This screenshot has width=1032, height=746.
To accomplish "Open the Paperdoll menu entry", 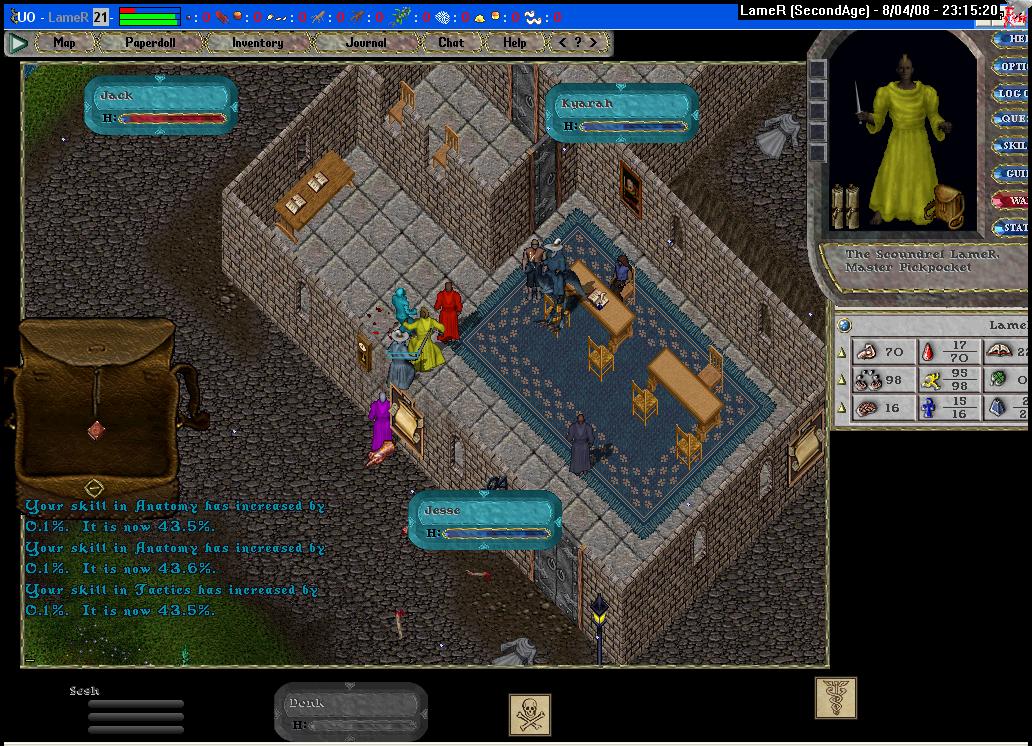I will [x=149, y=43].
